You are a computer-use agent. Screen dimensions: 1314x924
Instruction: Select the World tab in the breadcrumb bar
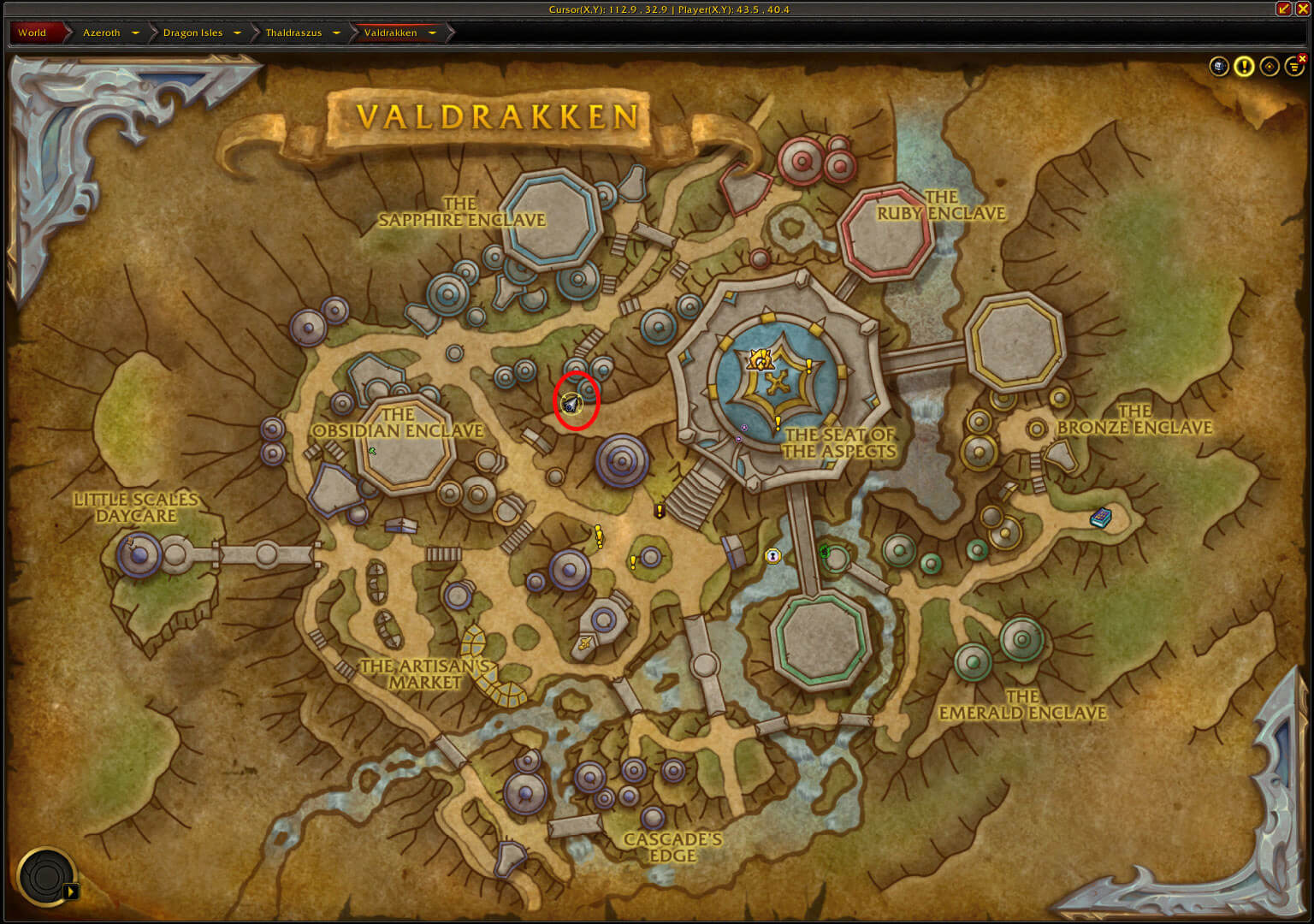click(x=32, y=33)
